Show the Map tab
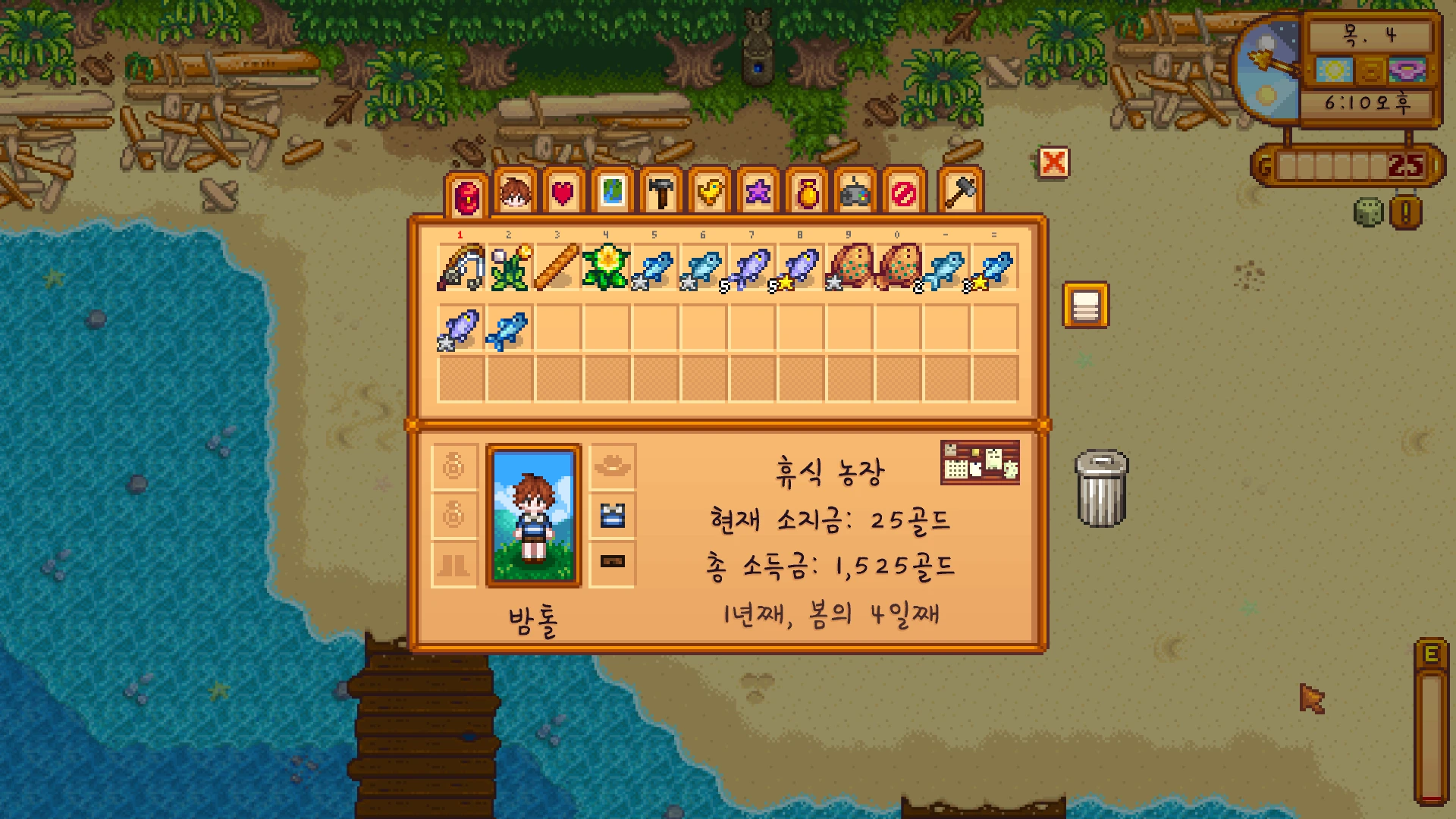The image size is (1456, 819). tap(612, 193)
